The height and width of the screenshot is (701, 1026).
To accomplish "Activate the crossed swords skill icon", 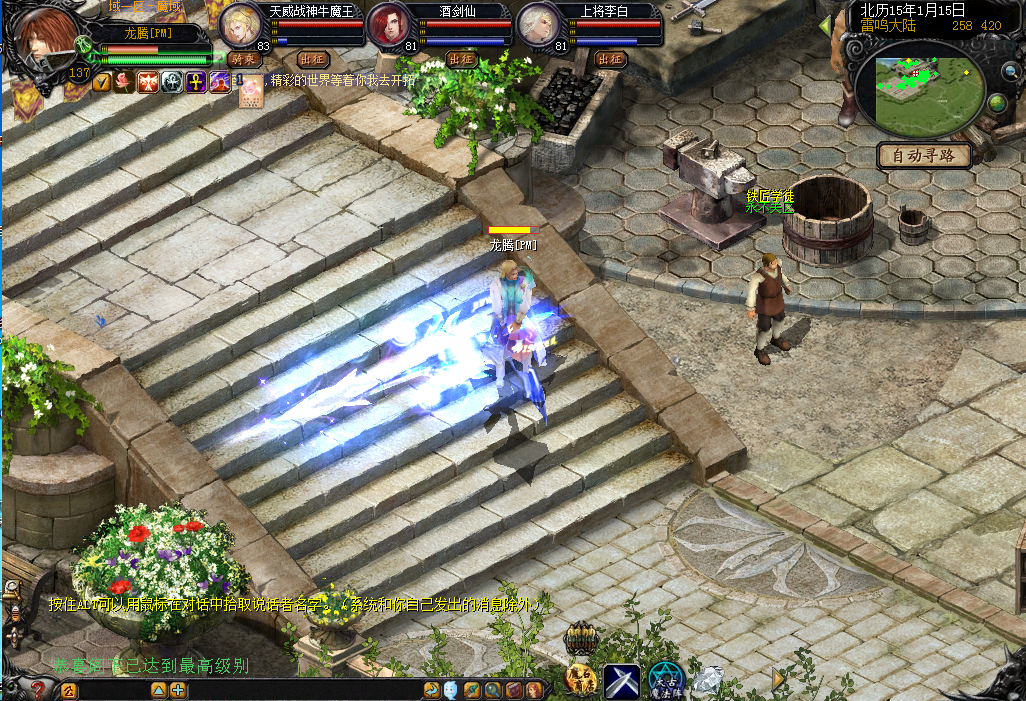I will pos(621,680).
